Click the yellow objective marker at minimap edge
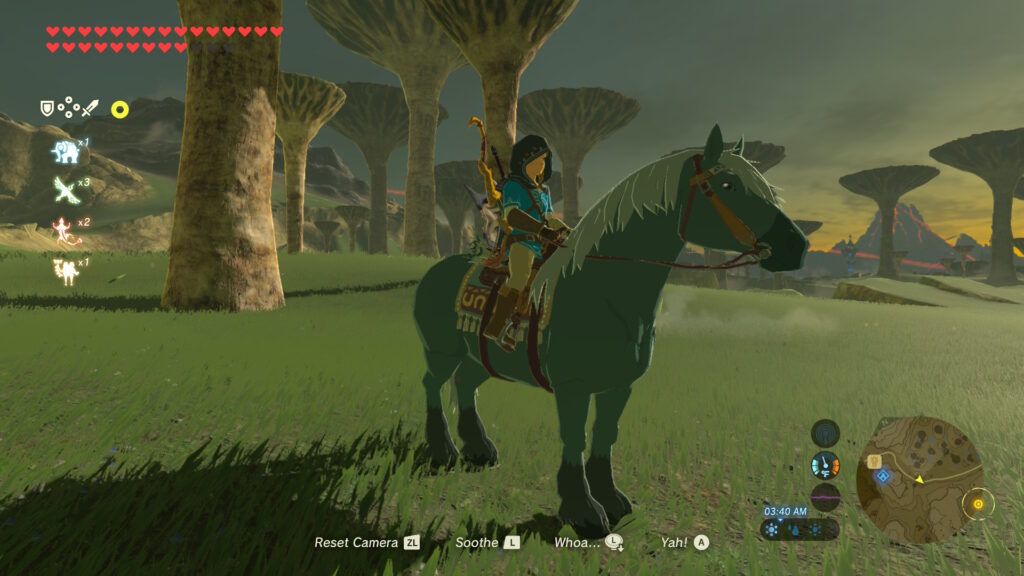This screenshot has width=1024, height=576. click(977, 502)
